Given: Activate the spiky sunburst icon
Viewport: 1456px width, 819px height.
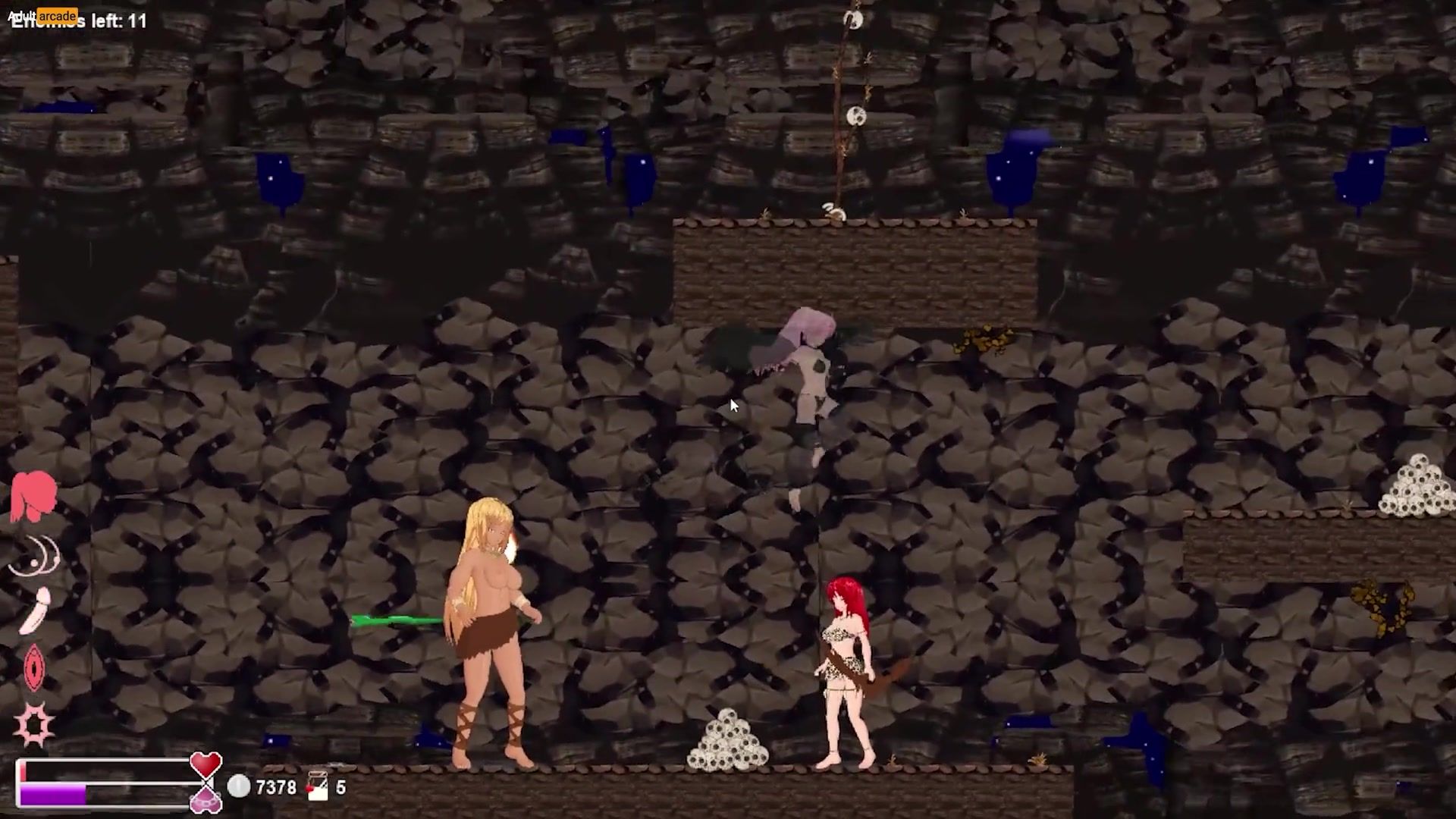Looking at the screenshot, I should point(34,724).
